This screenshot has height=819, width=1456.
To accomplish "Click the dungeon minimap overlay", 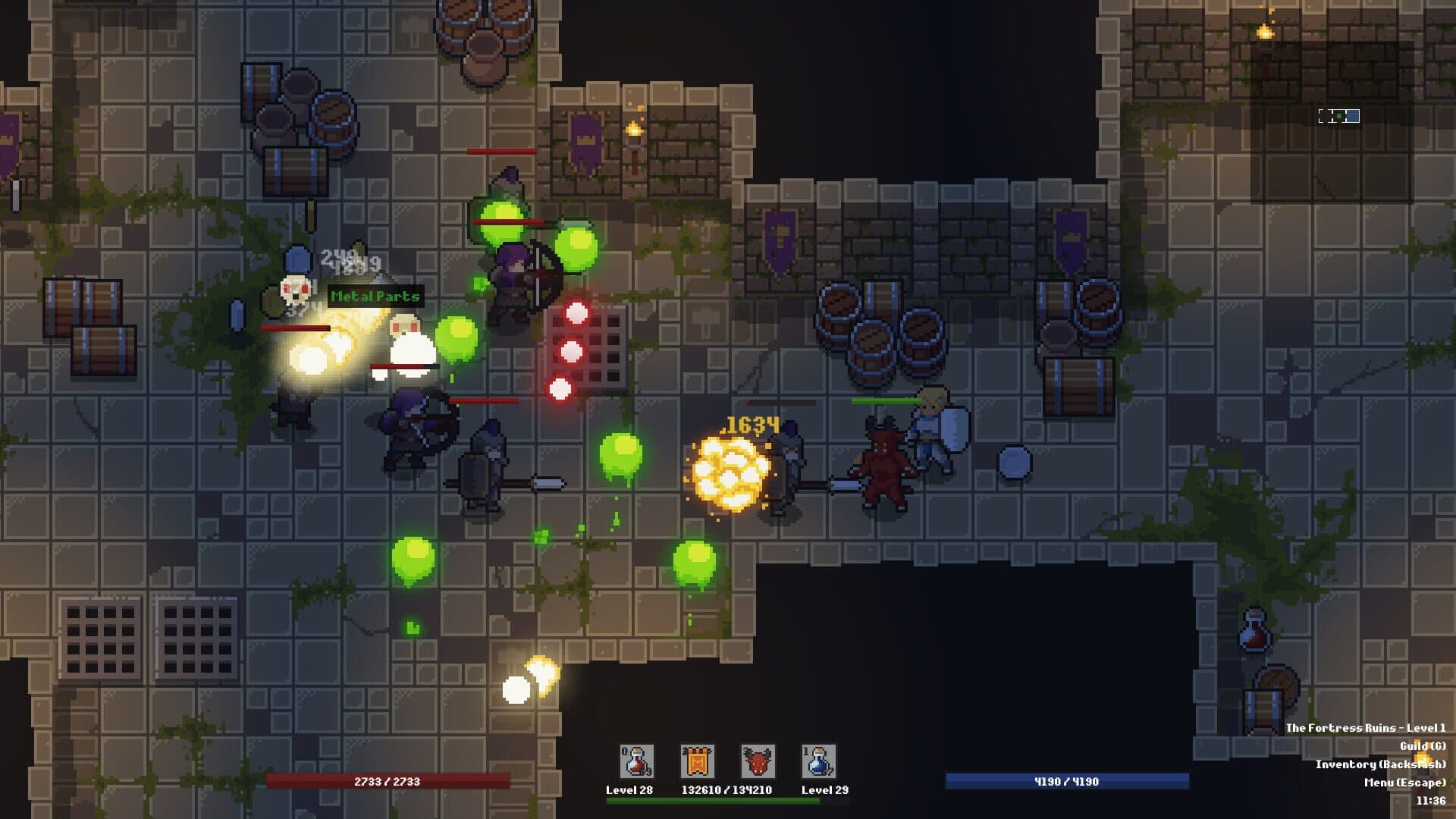I will (x=1338, y=116).
